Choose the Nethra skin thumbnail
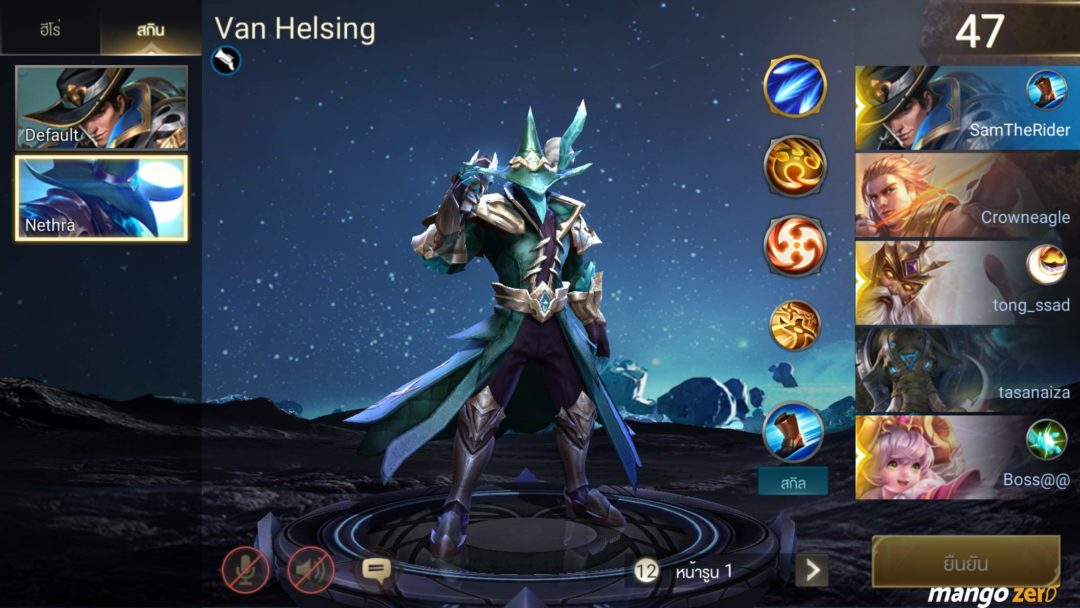The height and width of the screenshot is (608, 1080). point(101,198)
